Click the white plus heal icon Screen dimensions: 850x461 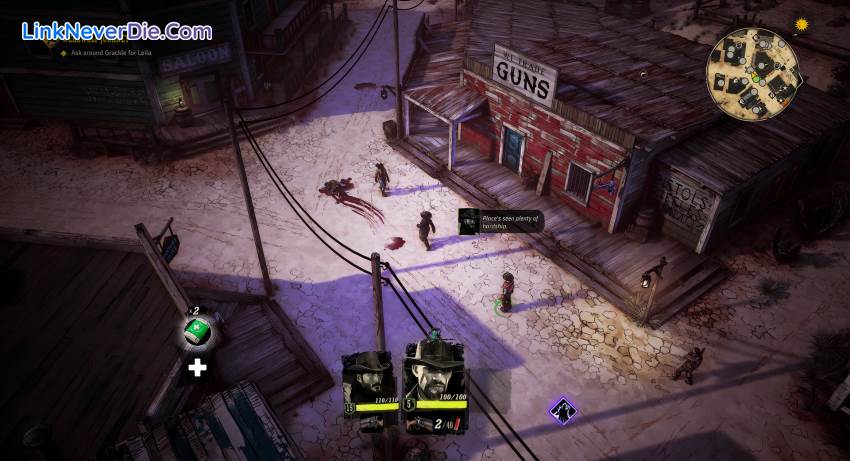pos(198,368)
